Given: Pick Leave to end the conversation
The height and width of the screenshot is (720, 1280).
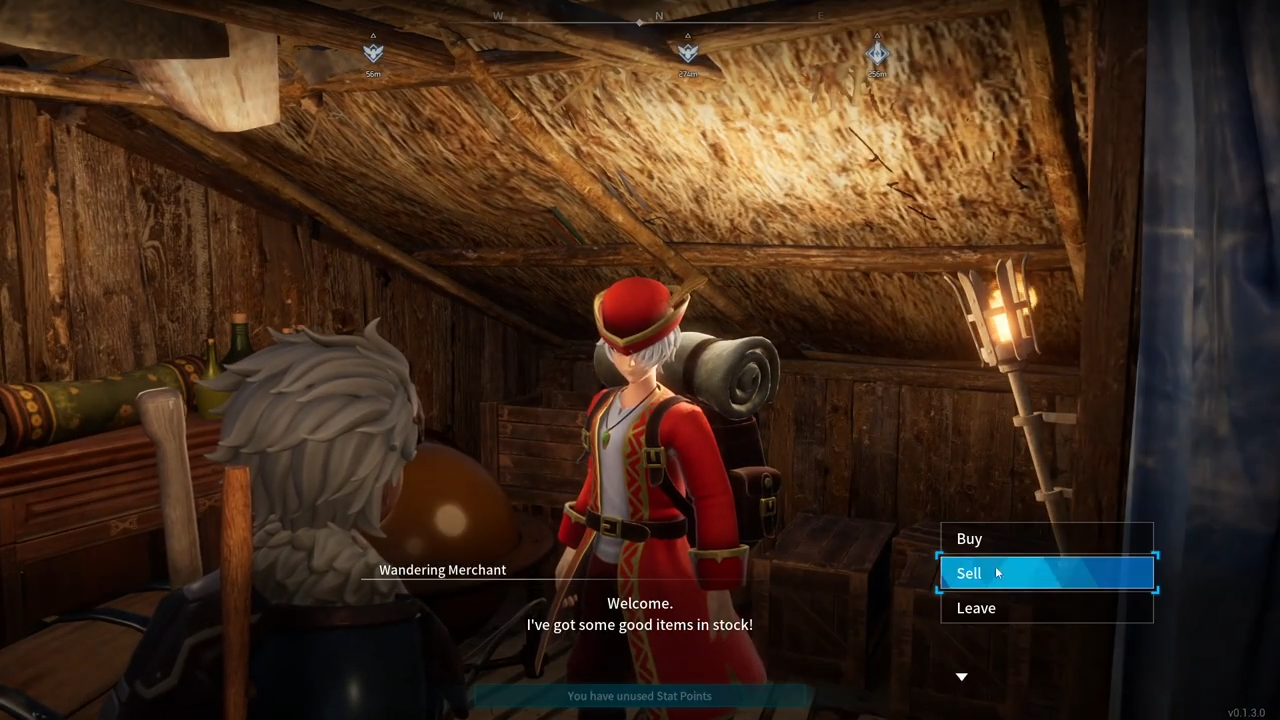Looking at the screenshot, I should (x=1046, y=608).
